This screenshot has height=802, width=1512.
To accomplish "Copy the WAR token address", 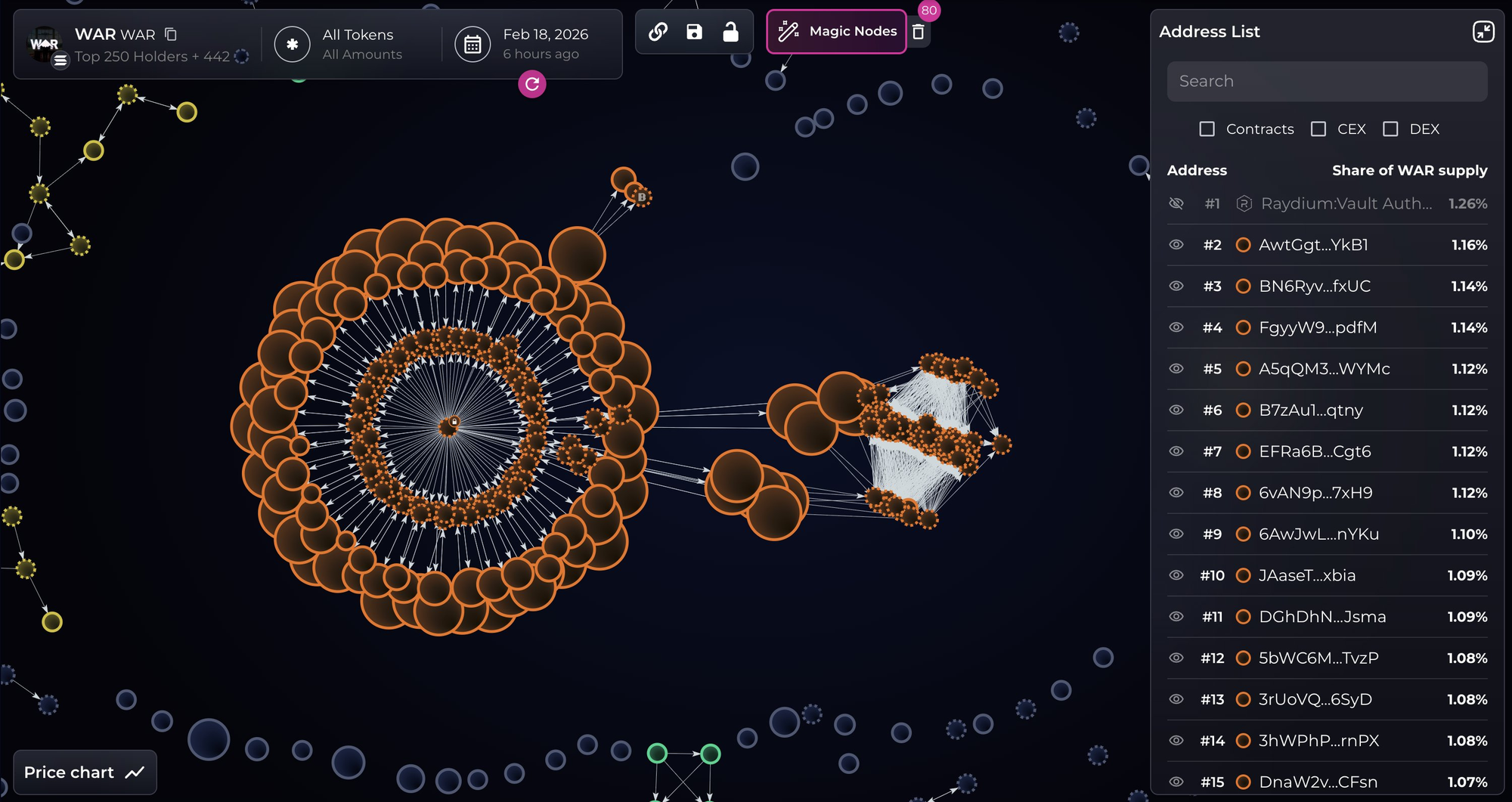I will click(171, 34).
